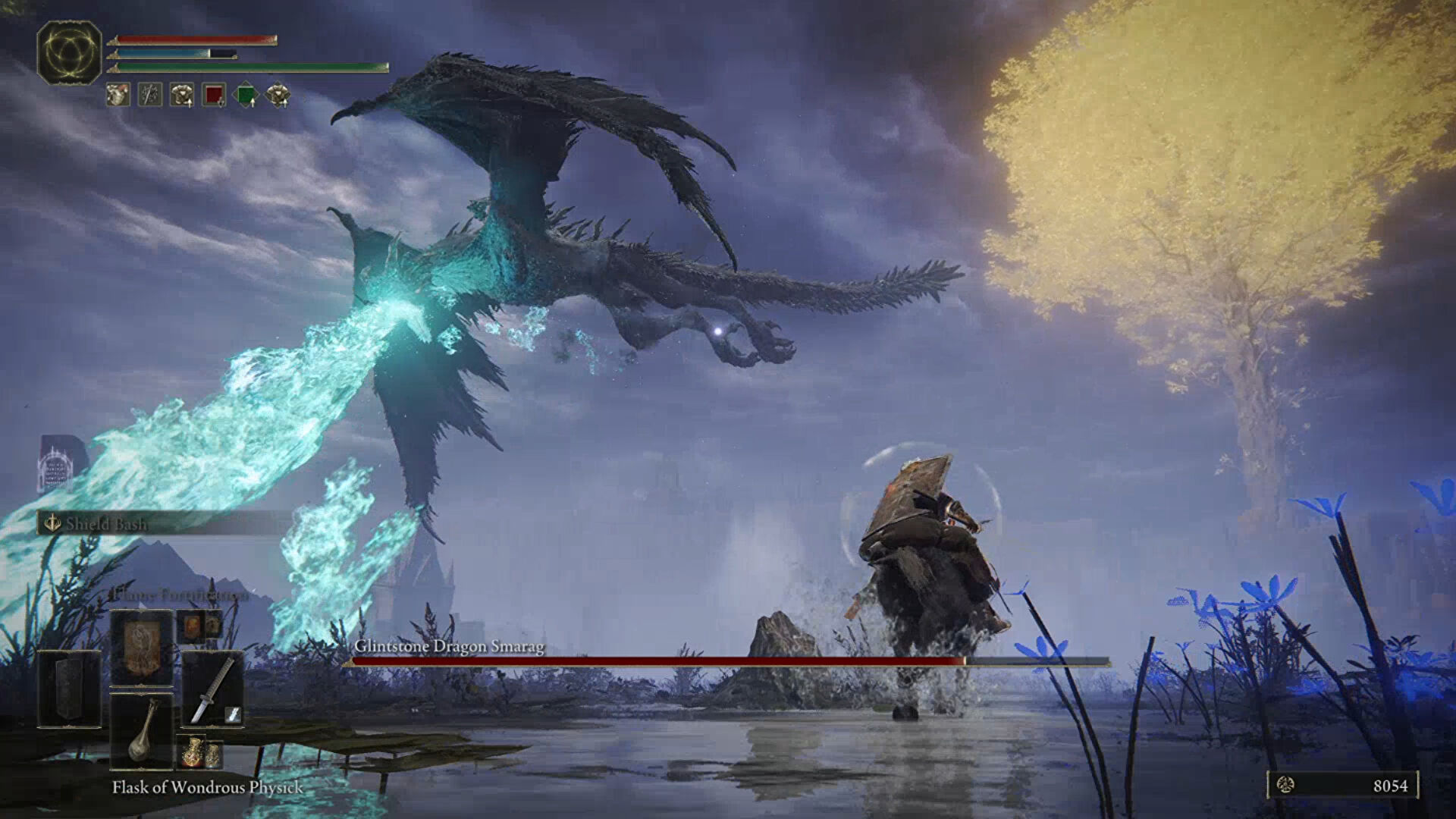This screenshot has height=819, width=1456.
Task: Click the small orange next-spell icon
Action: click(199, 626)
